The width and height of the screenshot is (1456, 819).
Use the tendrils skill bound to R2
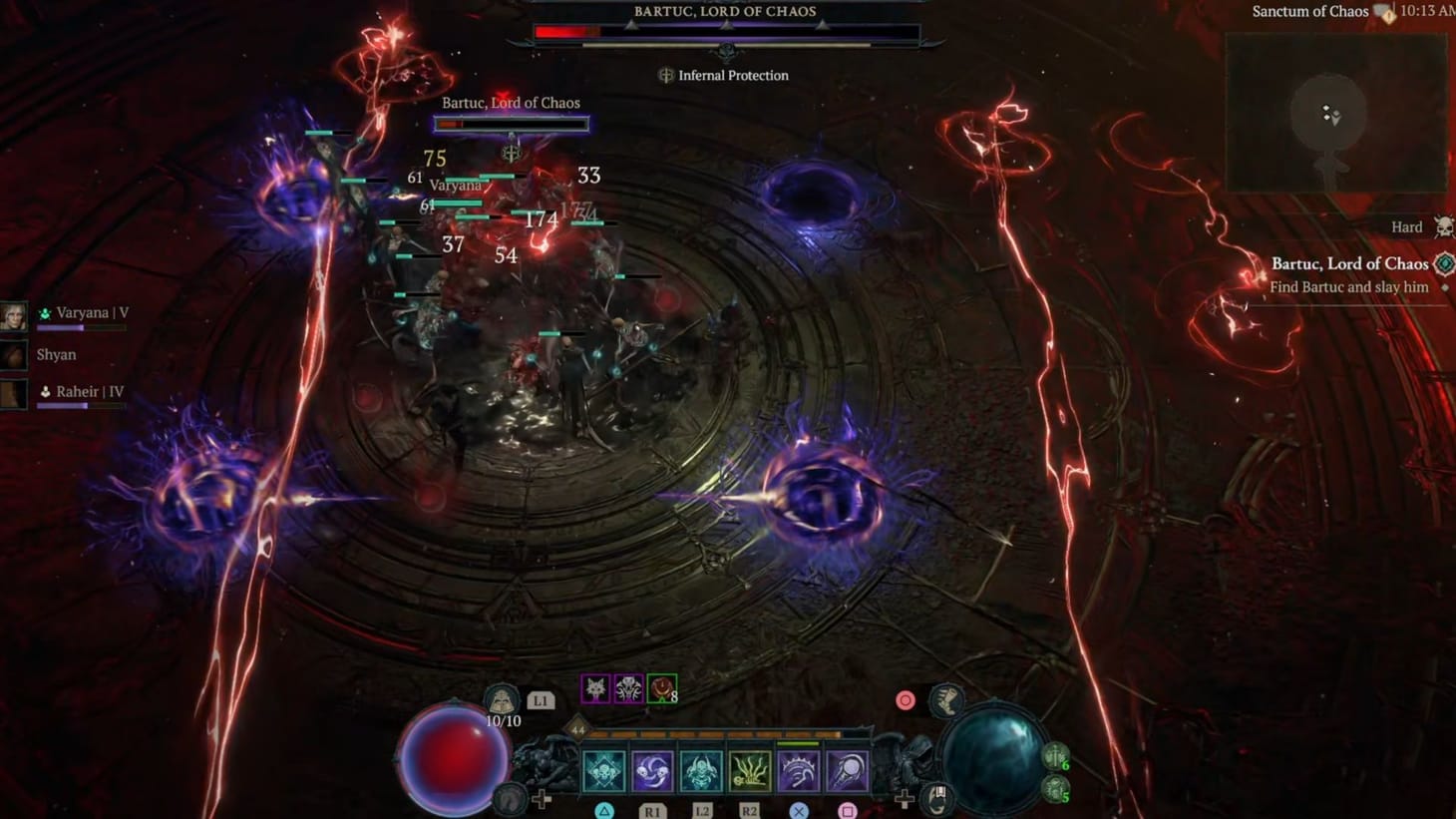tap(749, 769)
